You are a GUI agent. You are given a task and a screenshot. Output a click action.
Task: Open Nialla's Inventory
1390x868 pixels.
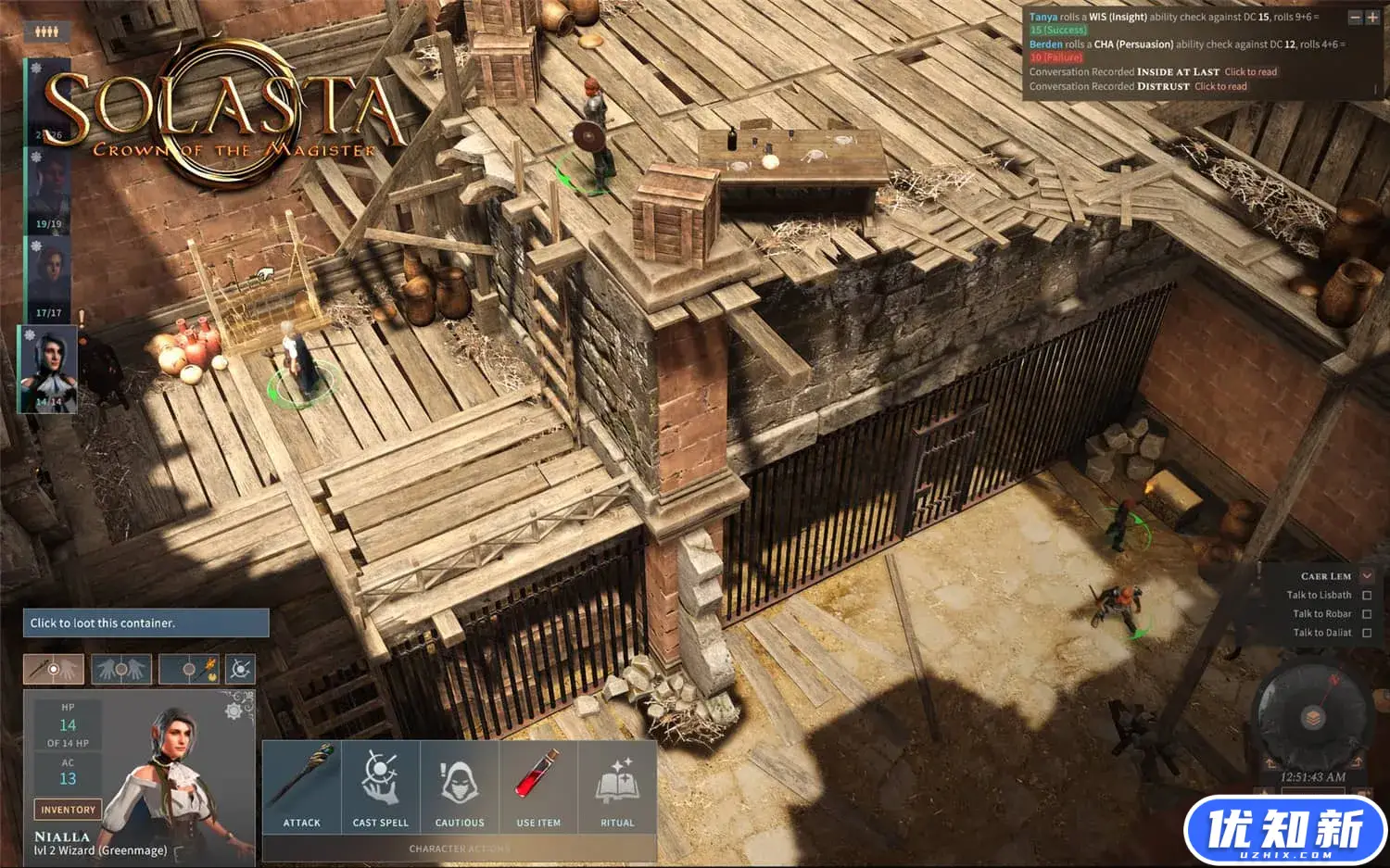coord(68,810)
